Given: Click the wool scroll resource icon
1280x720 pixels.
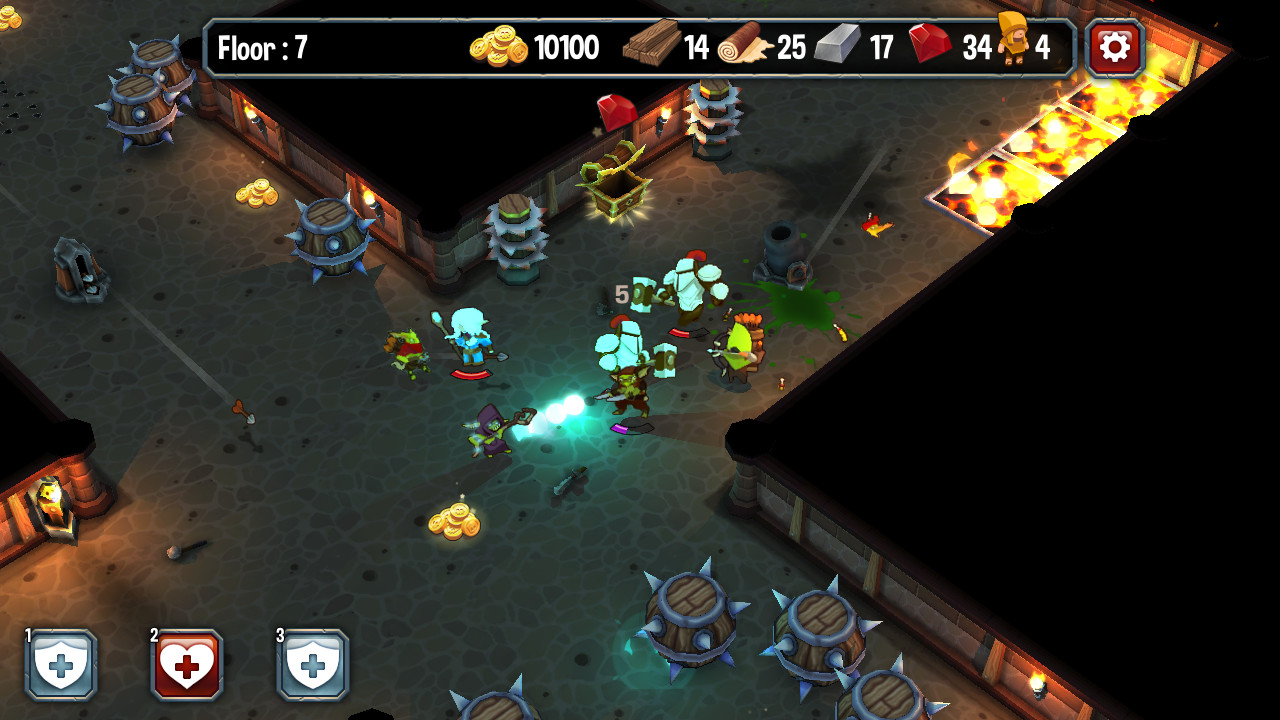Looking at the screenshot, I should (x=745, y=45).
